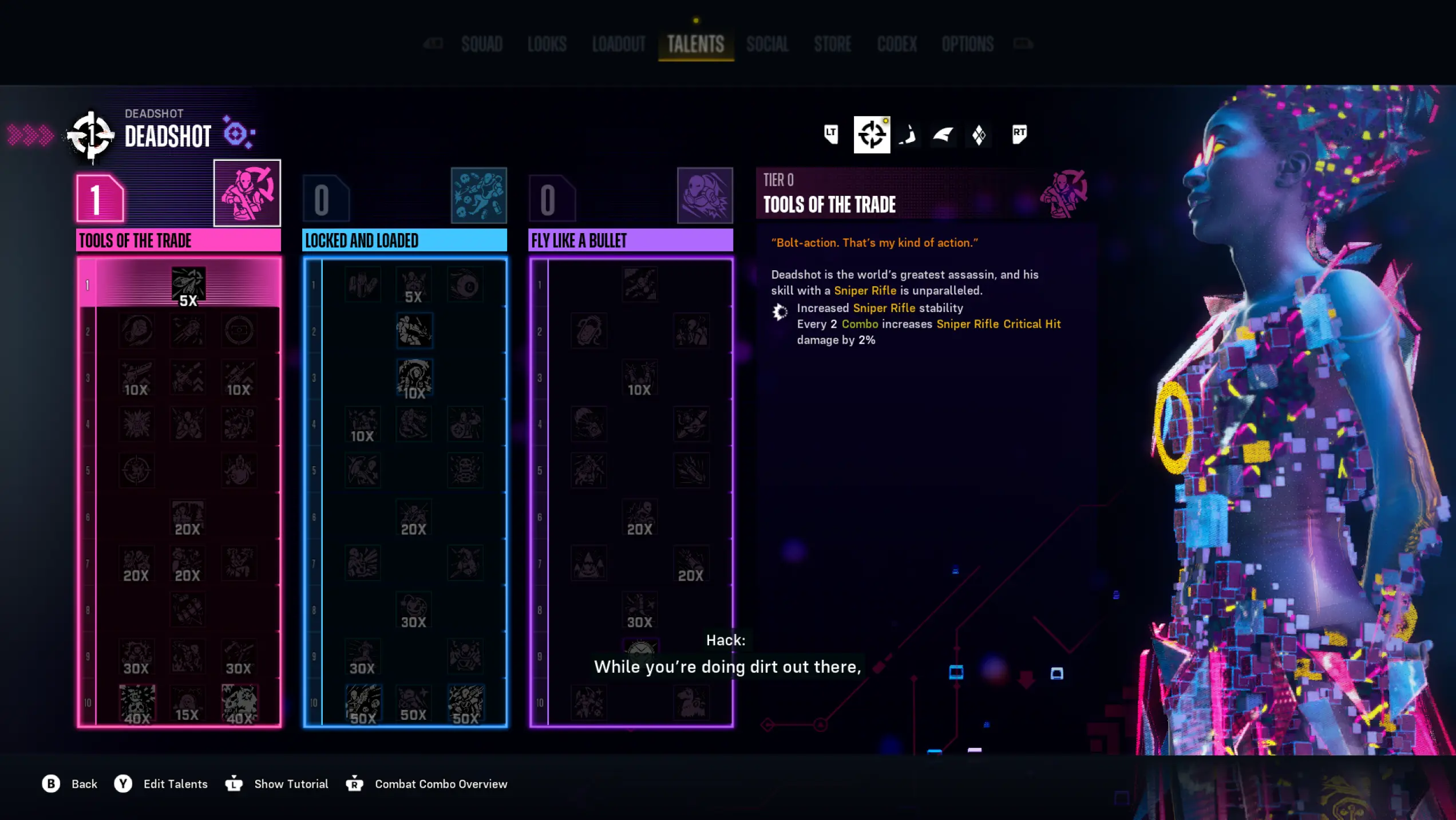Open the Looks tab
This screenshot has width=1456, height=820.
[547, 44]
